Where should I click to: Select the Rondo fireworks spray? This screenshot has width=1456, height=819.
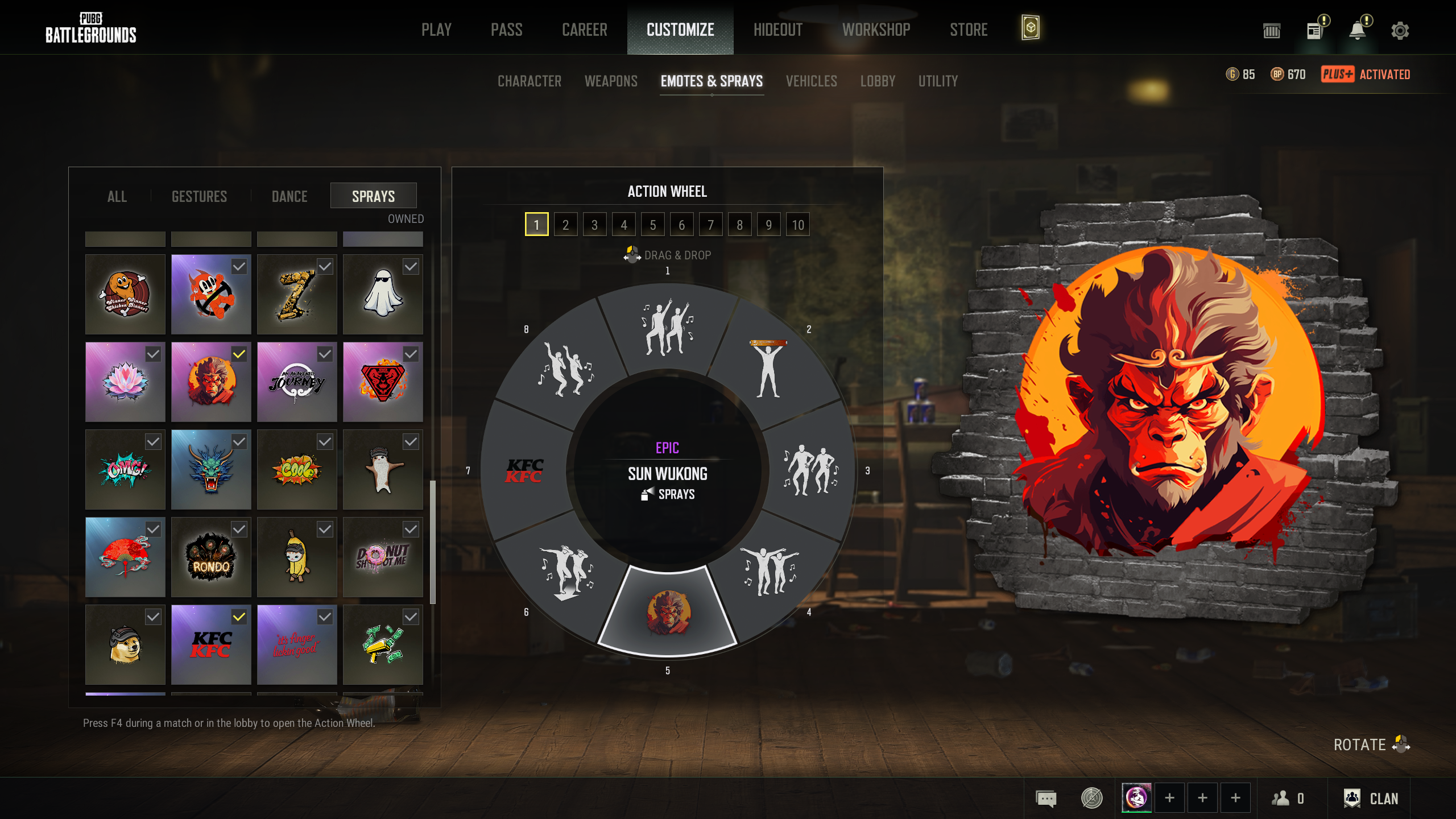(x=211, y=557)
